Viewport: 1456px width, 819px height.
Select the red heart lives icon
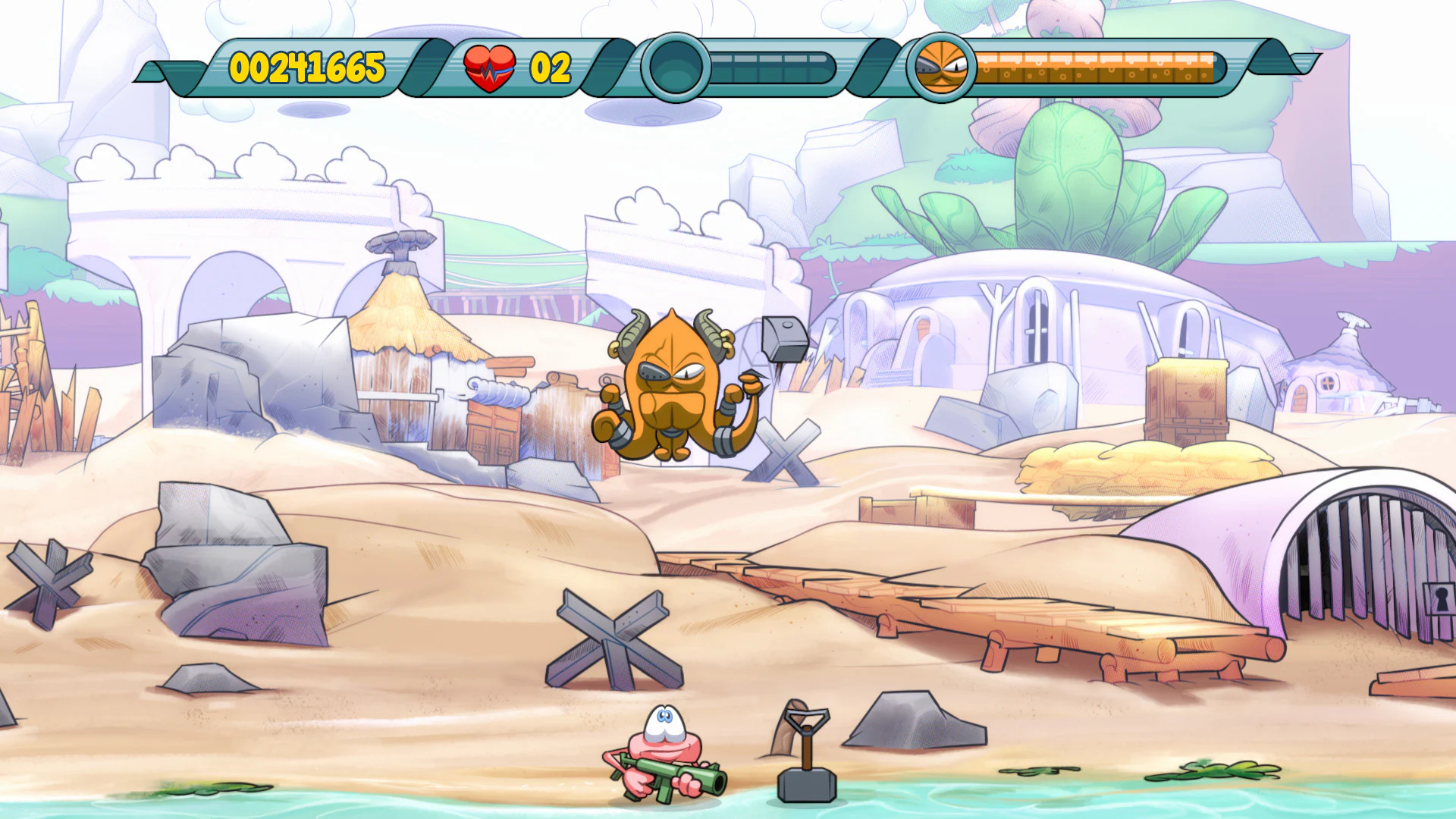pos(490,67)
